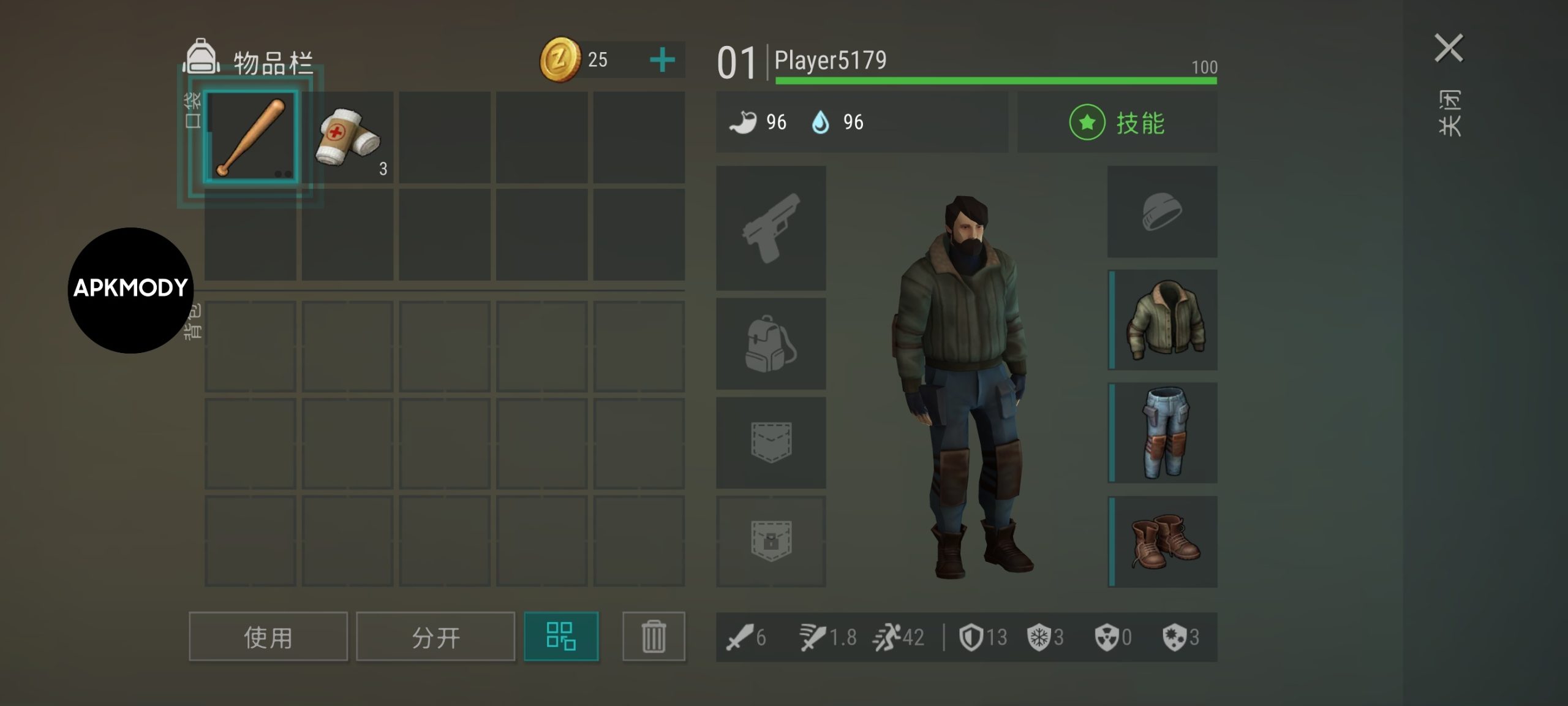Click the 使用 (Use) button

tap(268, 637)
